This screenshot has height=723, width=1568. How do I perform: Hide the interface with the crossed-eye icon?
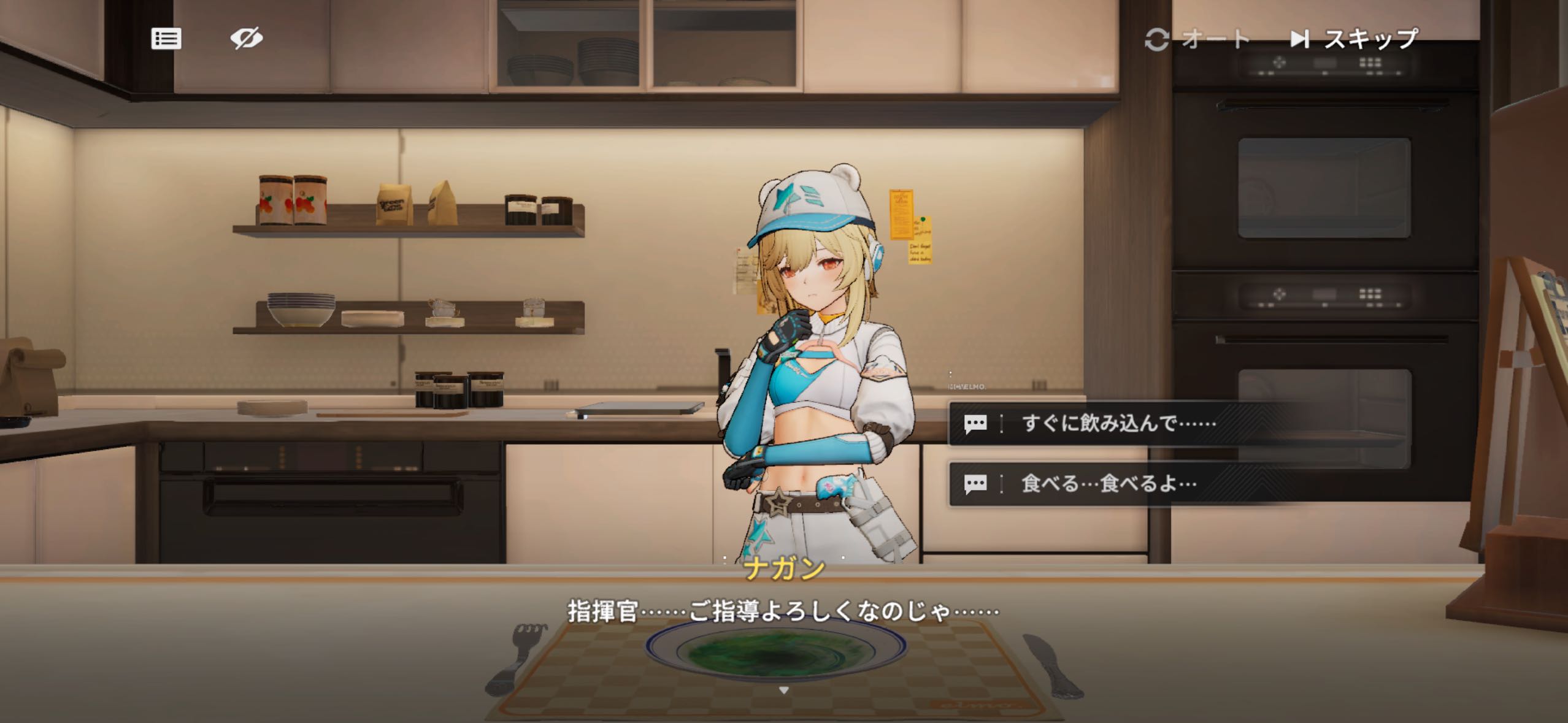tap(247, 39)
